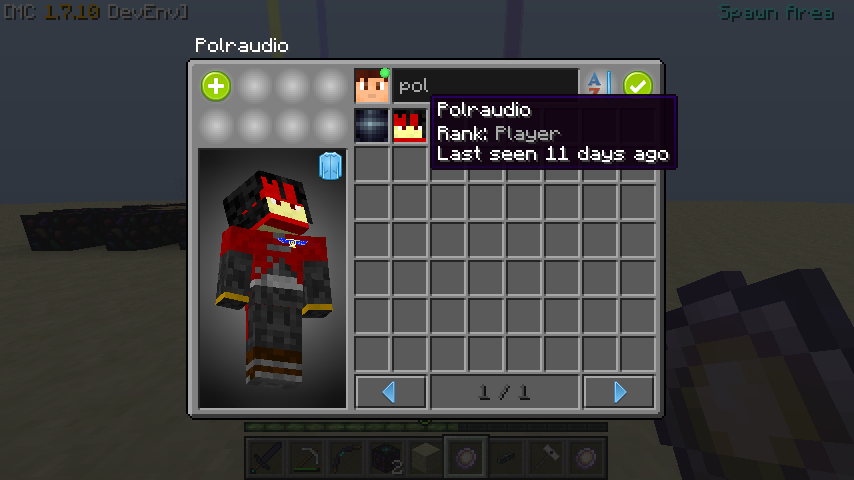Click the green plus add button
This screenshot has width=854, height=480.
click(x=216, y=86)
